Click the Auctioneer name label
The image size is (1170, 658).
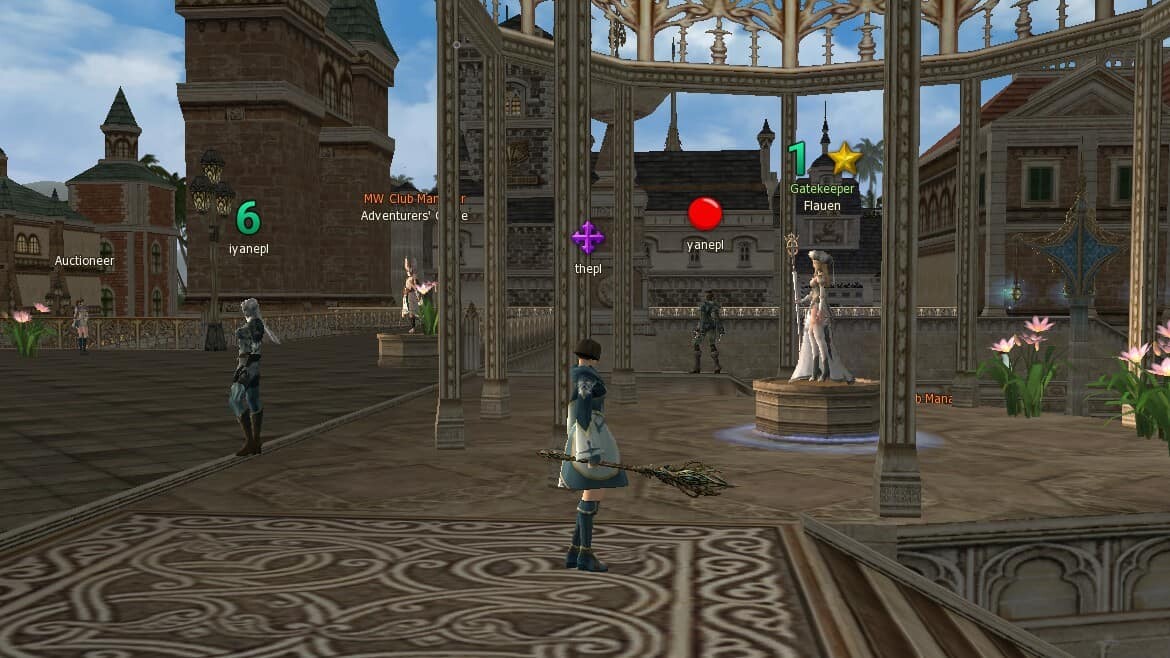(x=84, y=261)
